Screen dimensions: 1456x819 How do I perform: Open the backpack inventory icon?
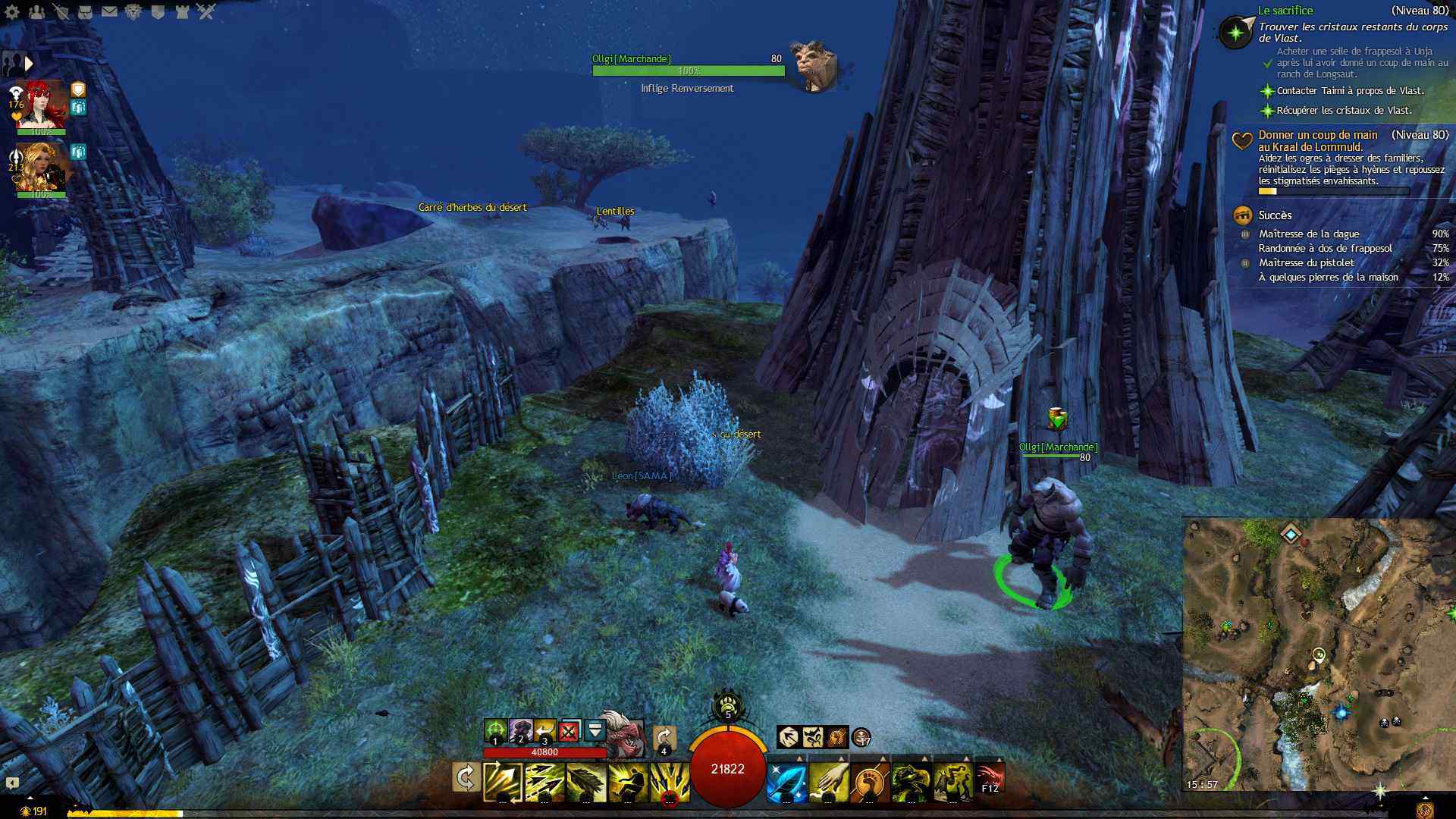[x=85, y=12]
